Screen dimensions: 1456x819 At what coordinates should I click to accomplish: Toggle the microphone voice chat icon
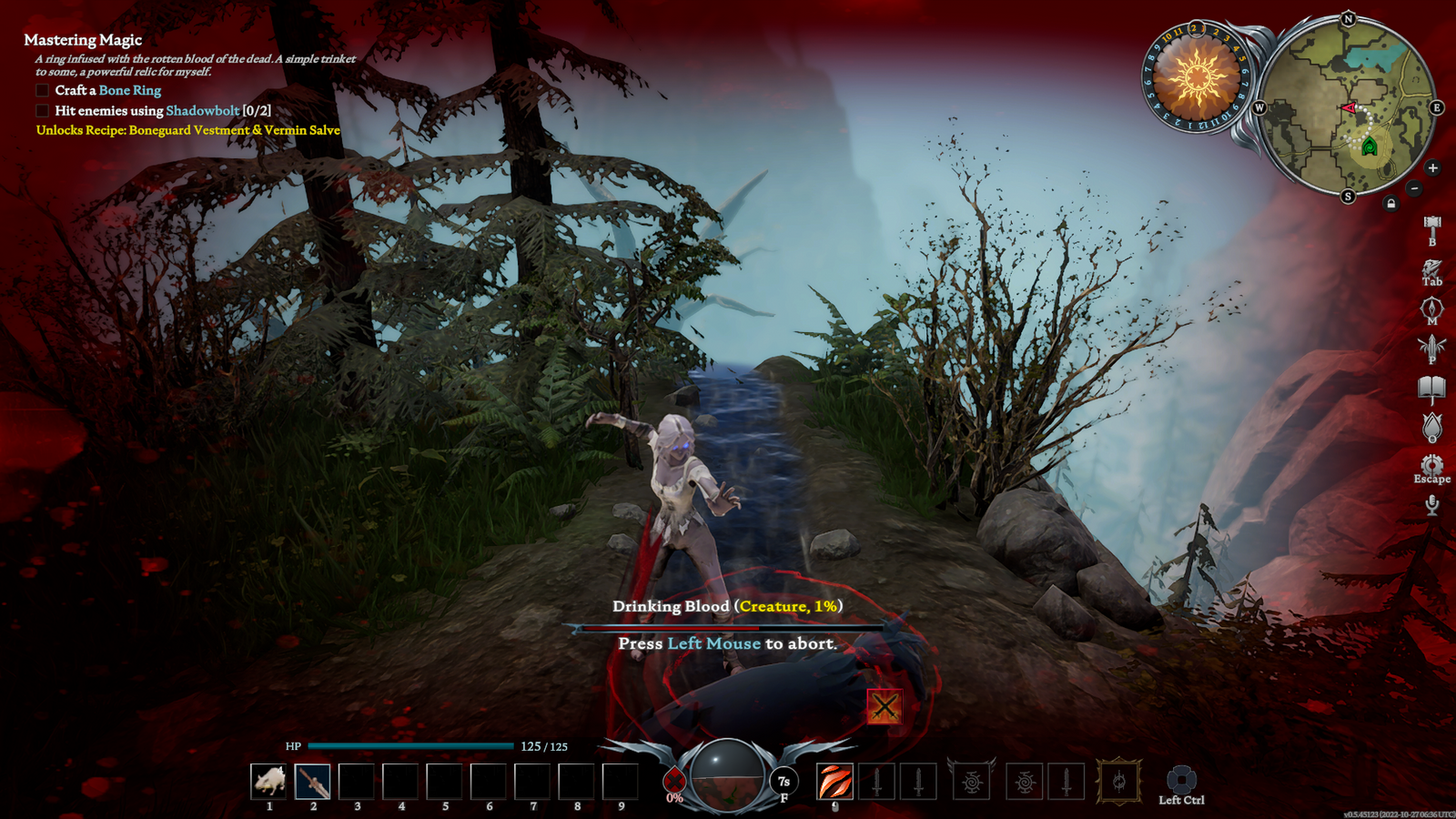coord(1432,504)
